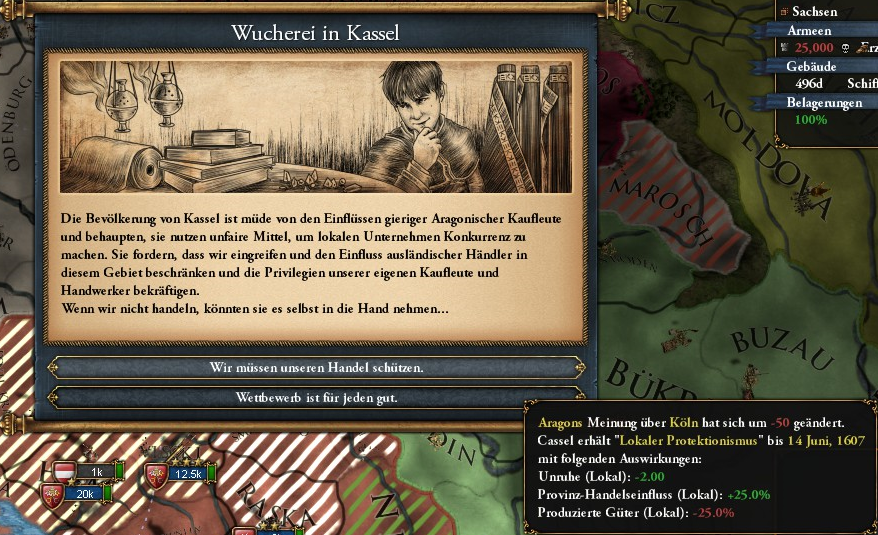Viewport: 878px width, 535px height.
Task: Choose "Wir müssen unseren Handel schützen."
Action: point(316,367)
